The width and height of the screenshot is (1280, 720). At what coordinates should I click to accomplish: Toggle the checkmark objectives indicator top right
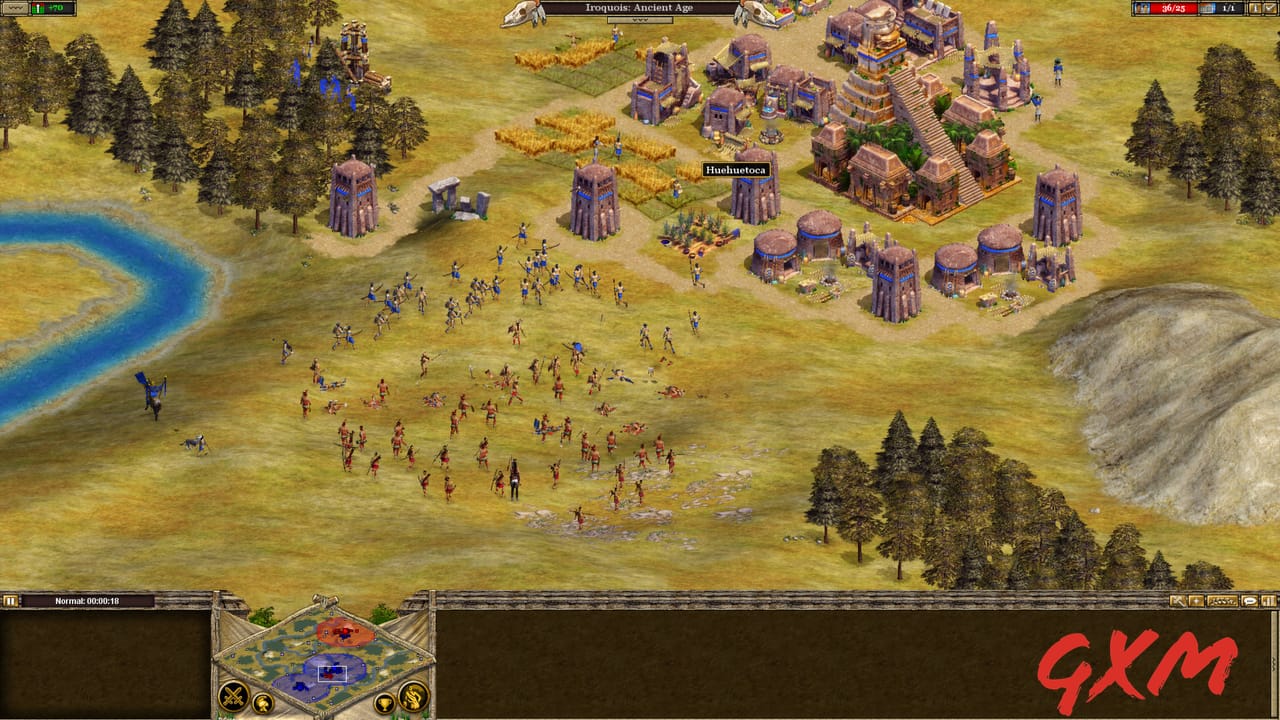click(x=1269, y=8)
